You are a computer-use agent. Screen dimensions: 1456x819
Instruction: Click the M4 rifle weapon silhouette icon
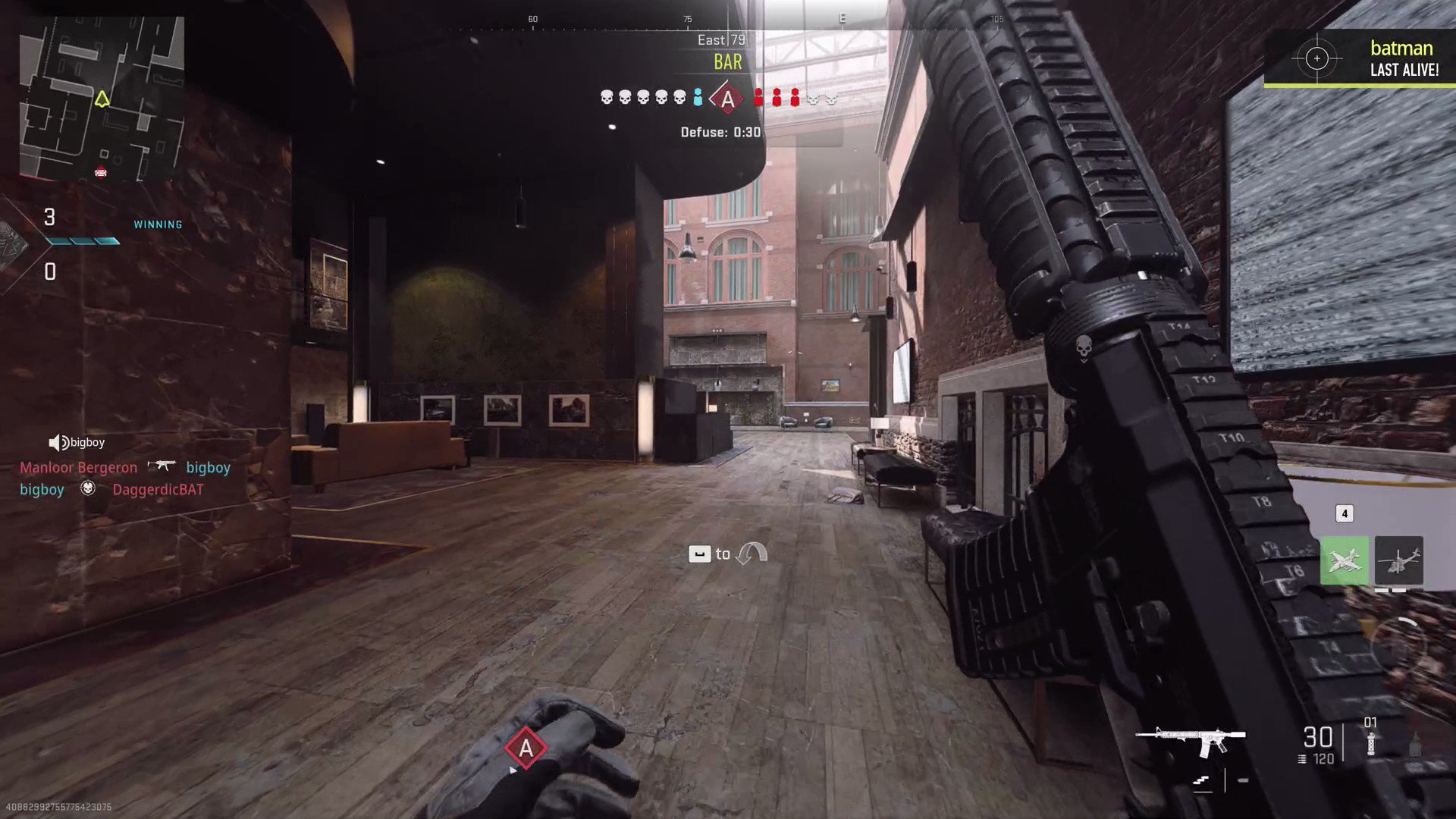click(1191, 738)
